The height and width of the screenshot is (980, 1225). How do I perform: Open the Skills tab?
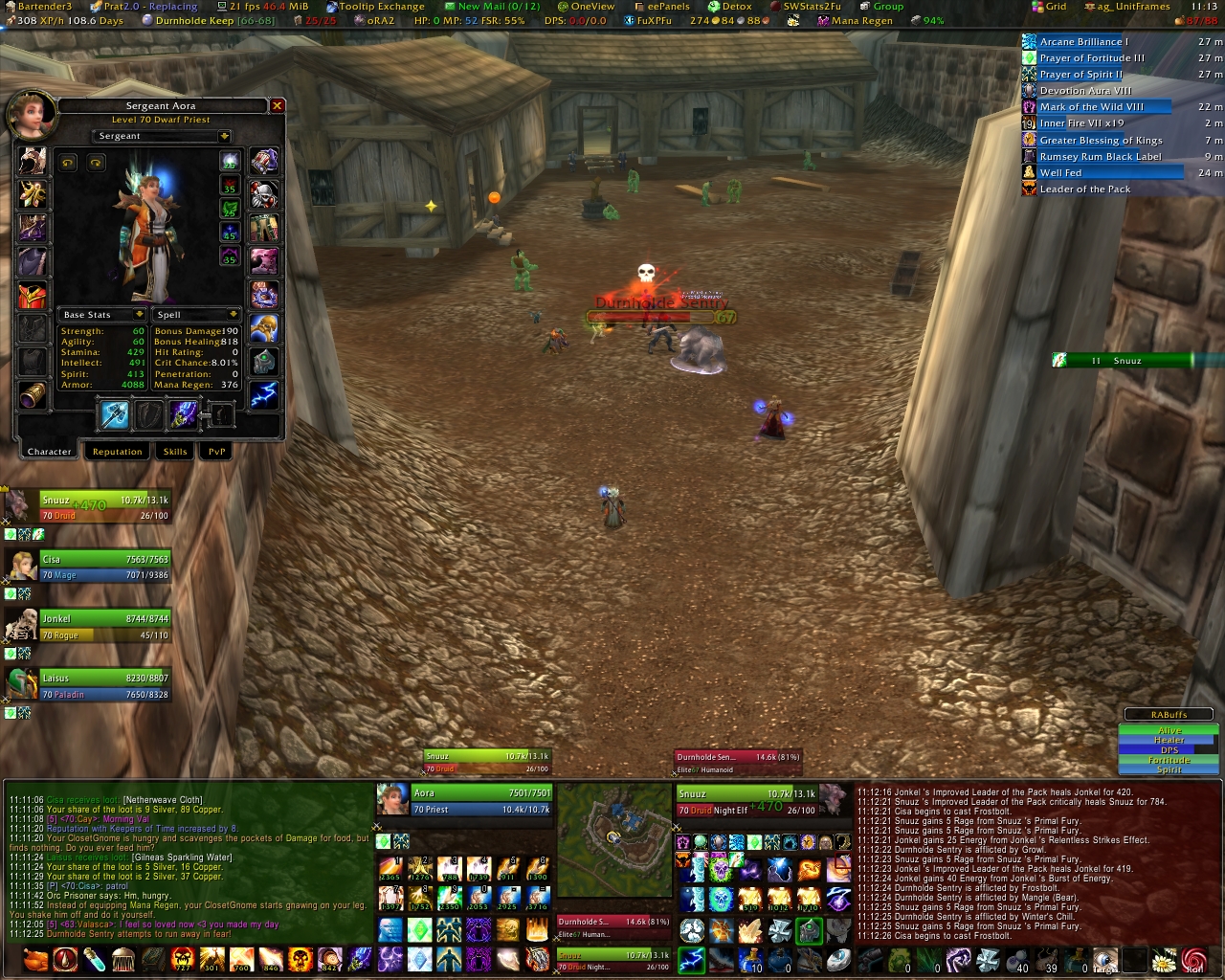click(175, 452)
